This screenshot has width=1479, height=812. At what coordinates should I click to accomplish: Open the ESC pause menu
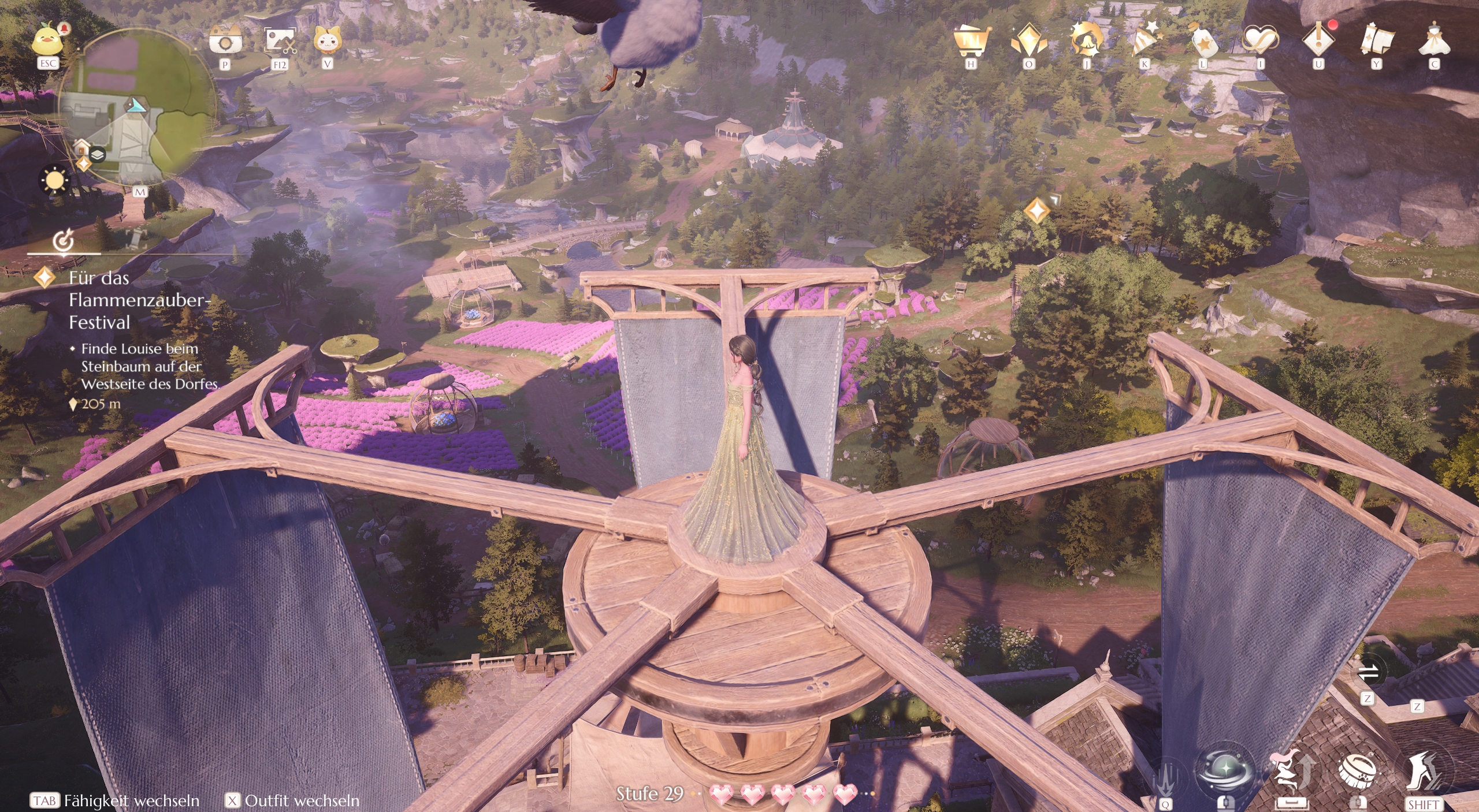[47, 40]
